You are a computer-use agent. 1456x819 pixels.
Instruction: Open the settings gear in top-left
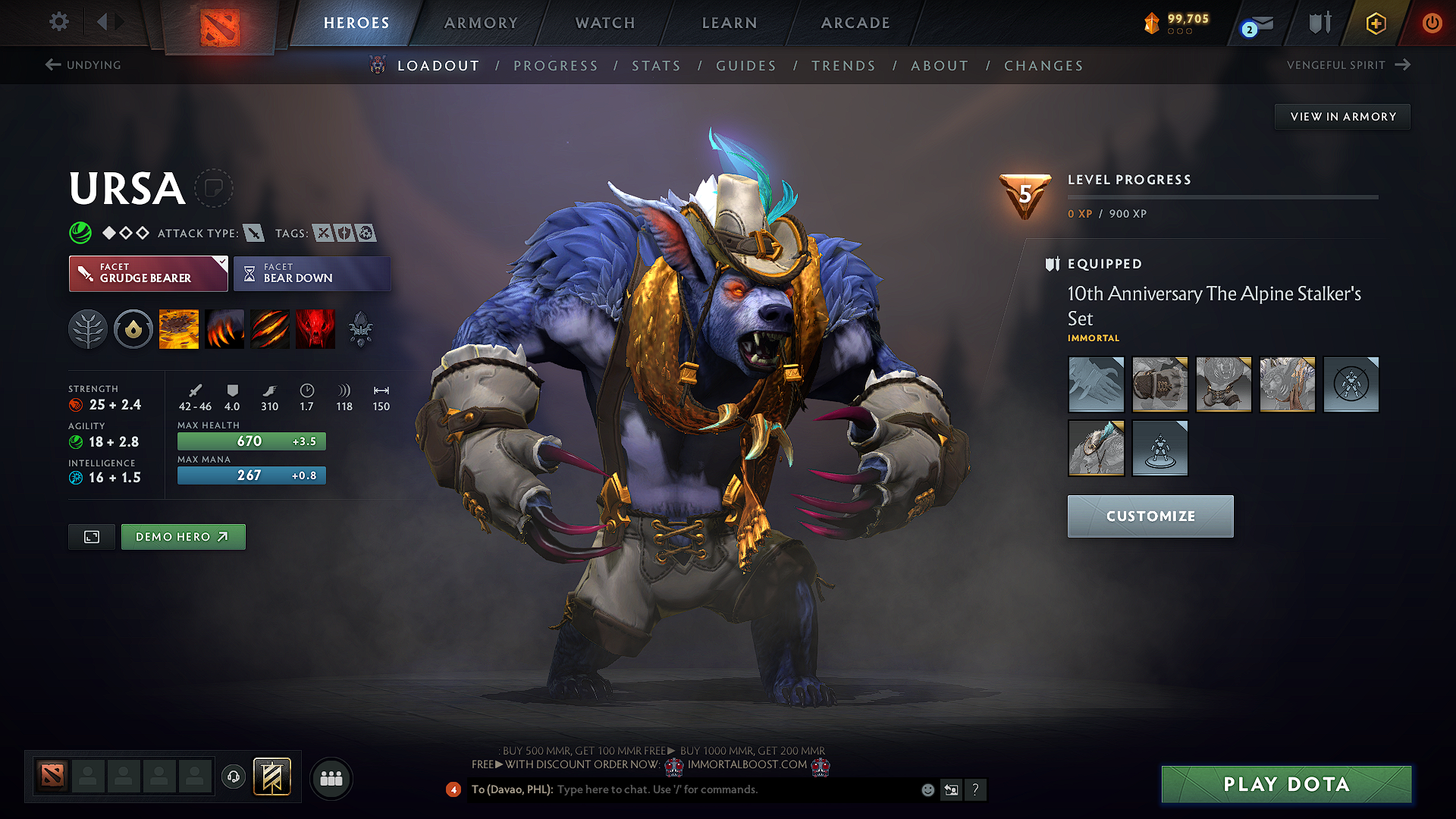coord(58,22)
